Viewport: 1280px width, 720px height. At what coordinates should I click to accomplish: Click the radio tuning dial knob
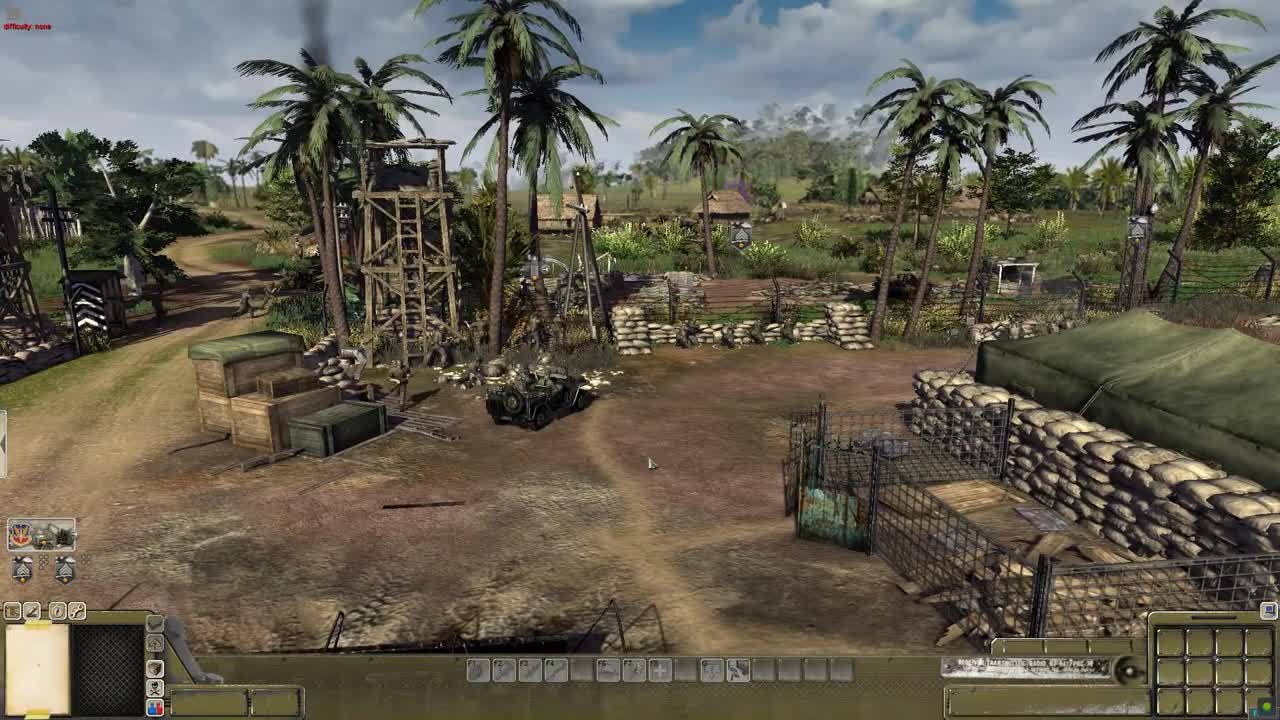point(1130,671)
